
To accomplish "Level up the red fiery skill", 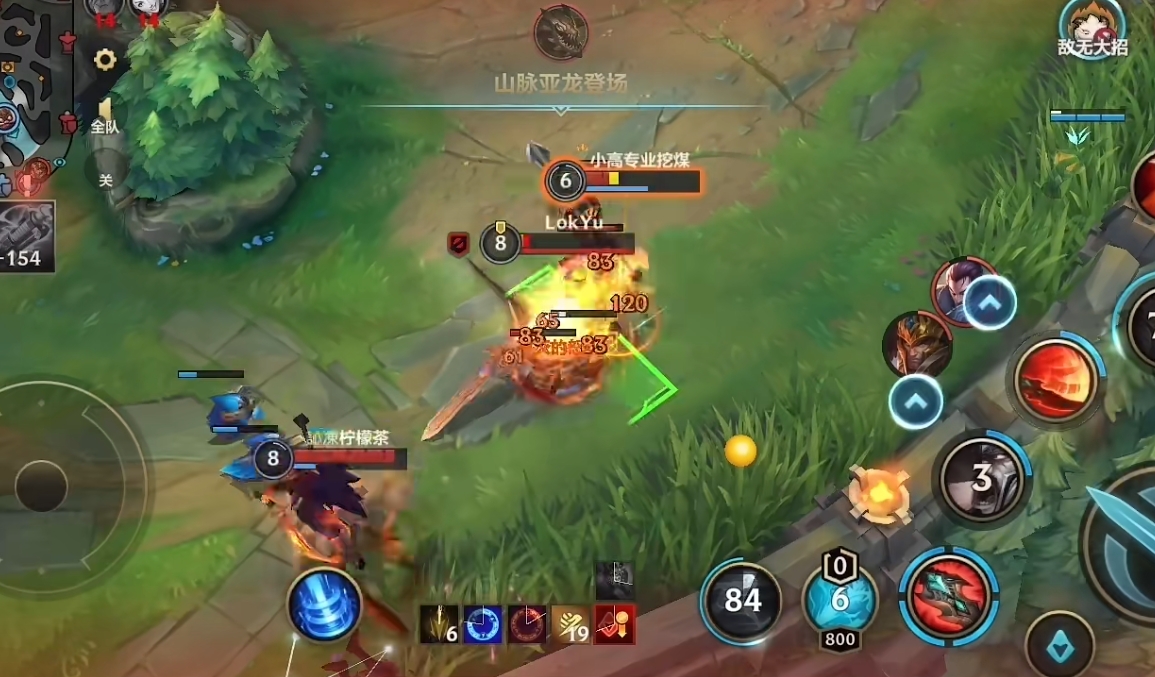I will (989, 301).
